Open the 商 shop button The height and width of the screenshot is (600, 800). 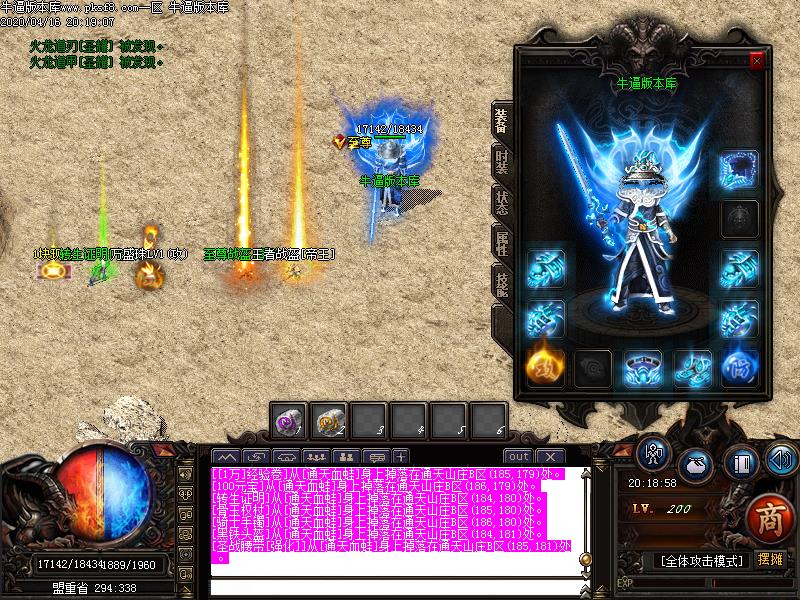[767, 518]
